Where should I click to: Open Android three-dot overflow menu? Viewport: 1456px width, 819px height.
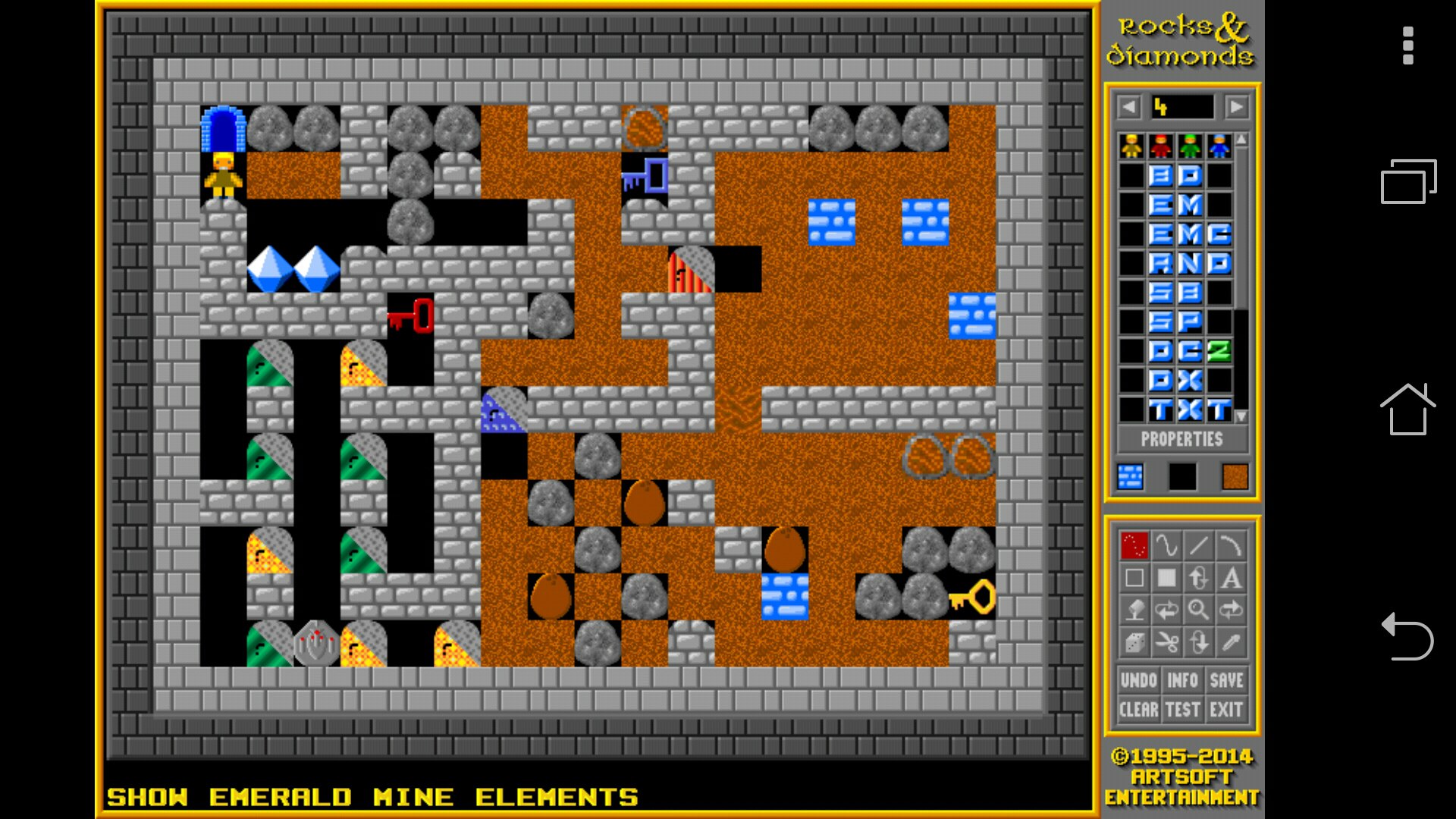[1408, 46]
